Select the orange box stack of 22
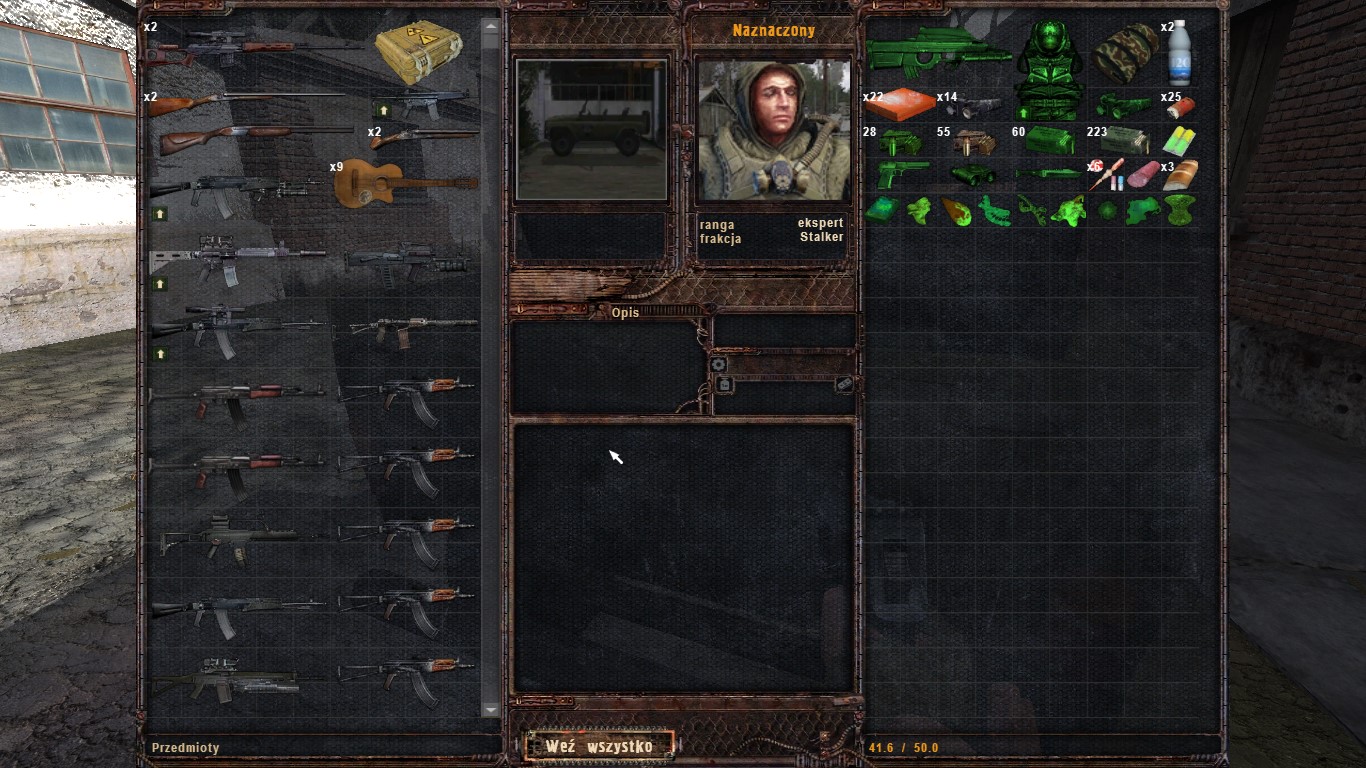1366x768 pixels. (902, 105)
